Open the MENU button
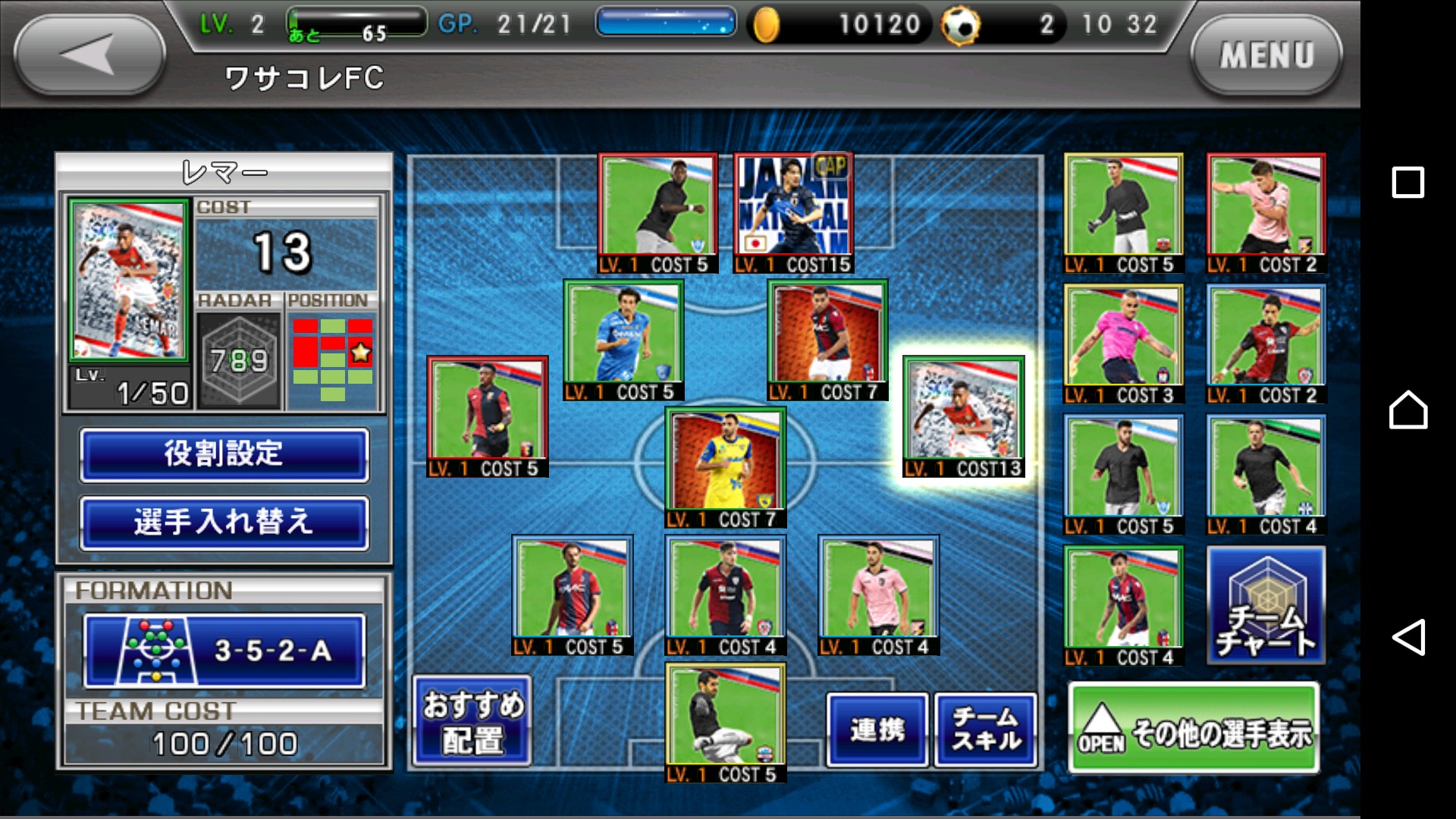Image resolution: width=1456 pixels, height=819 pixels. pyautogui.click(x=1266, y=55)
